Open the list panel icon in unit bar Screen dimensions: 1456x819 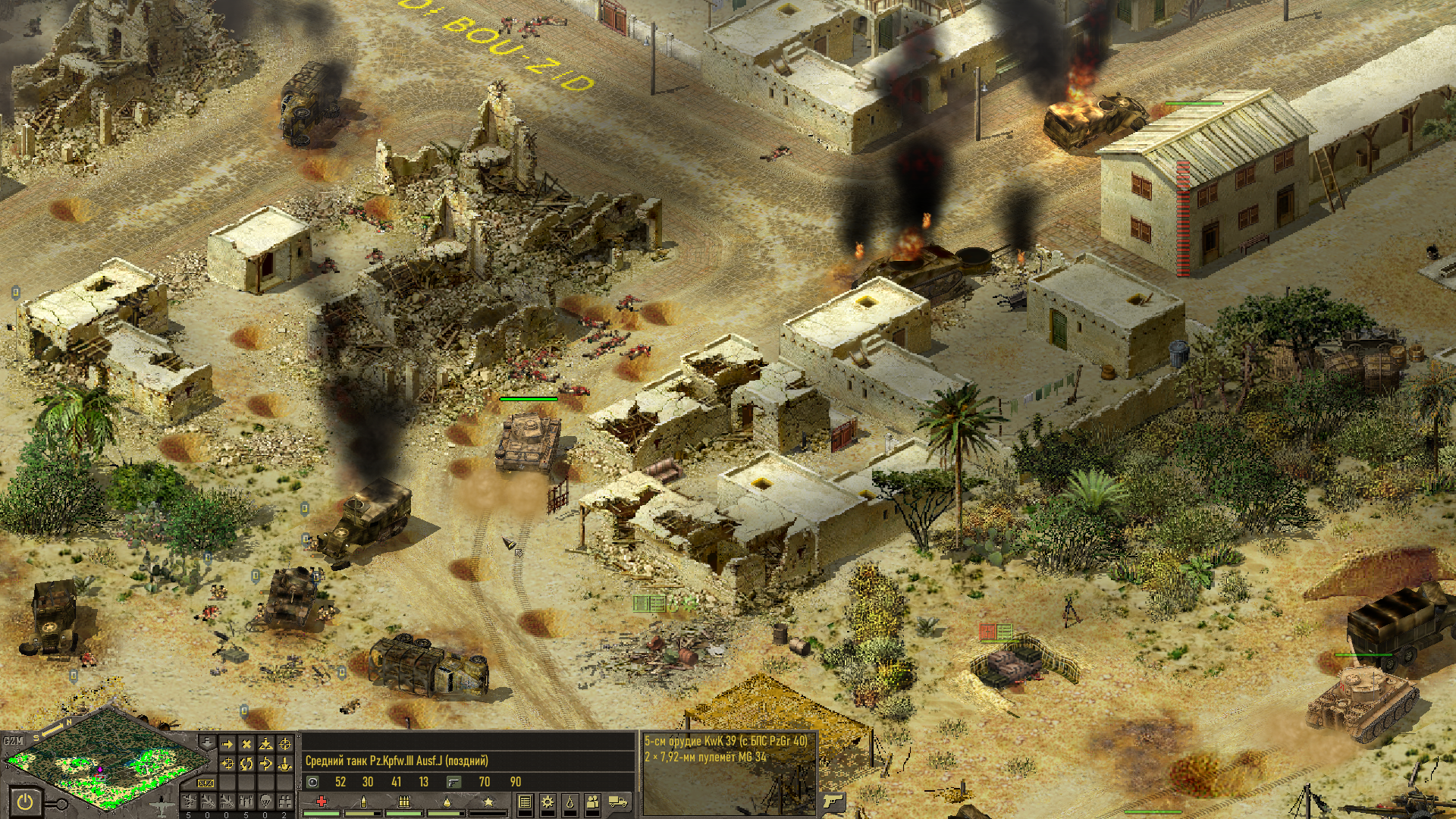tap(525, 802)
